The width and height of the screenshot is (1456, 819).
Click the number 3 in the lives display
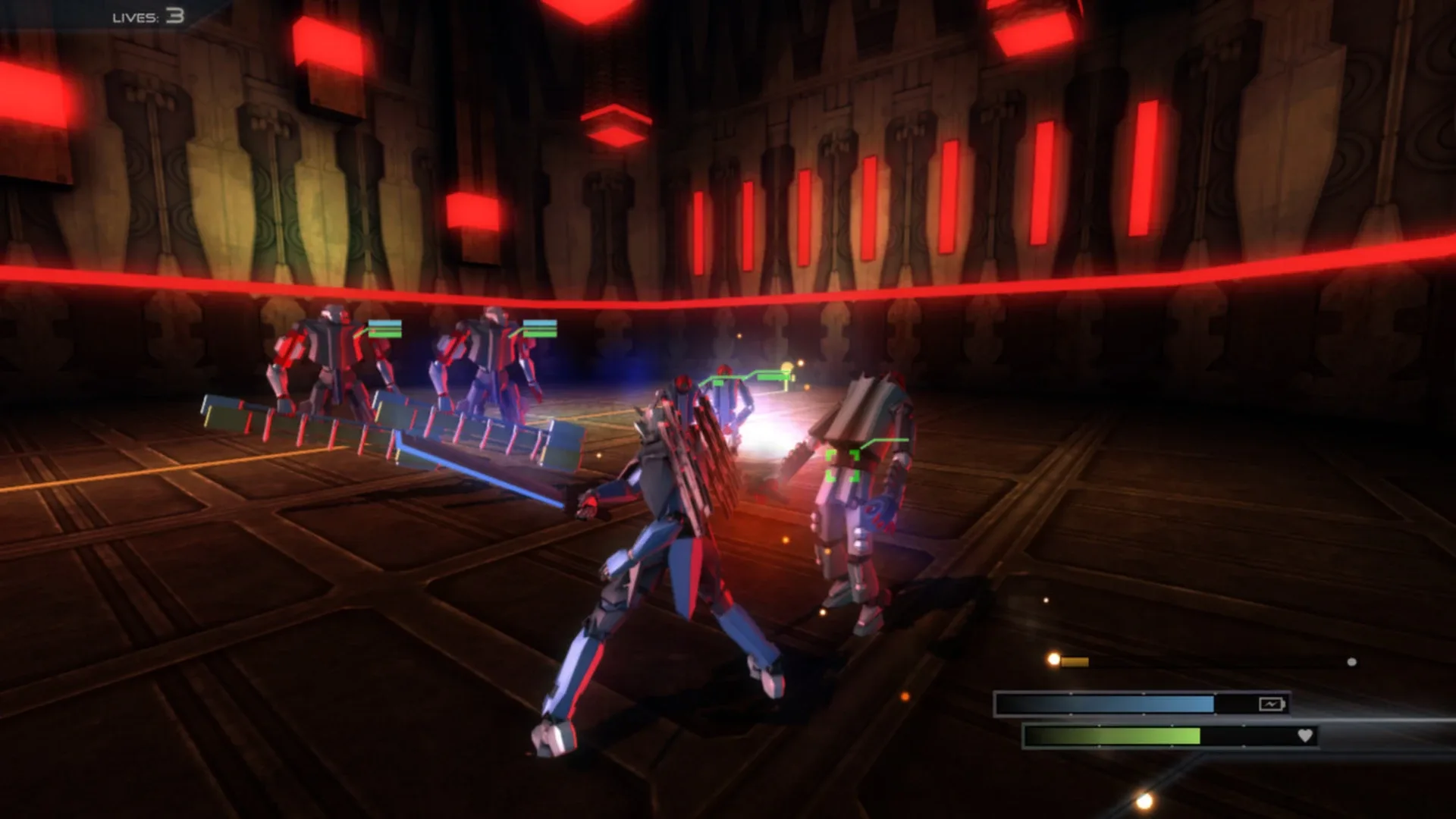(175, 15)
